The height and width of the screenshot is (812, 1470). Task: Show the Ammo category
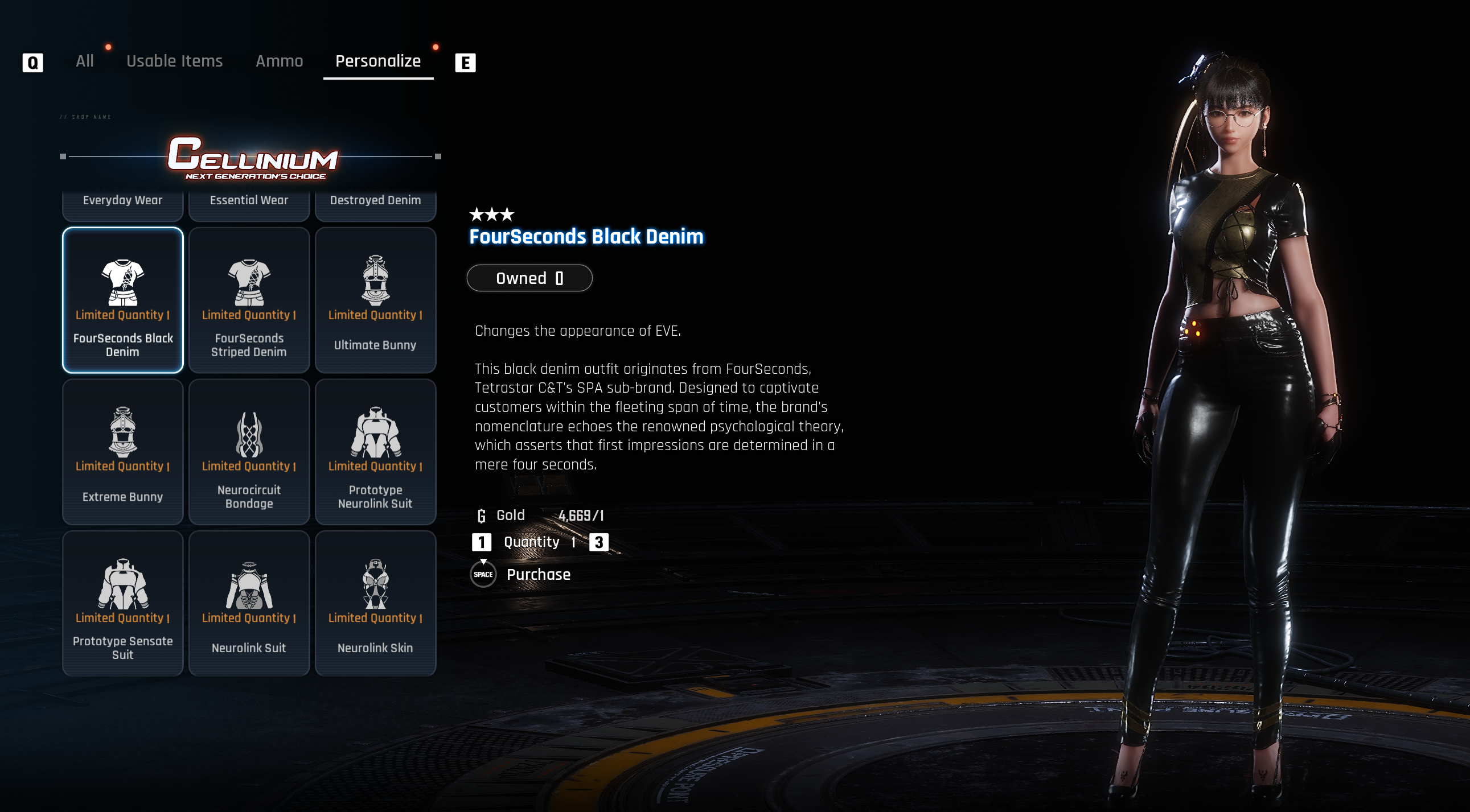(x=279, y=61)
